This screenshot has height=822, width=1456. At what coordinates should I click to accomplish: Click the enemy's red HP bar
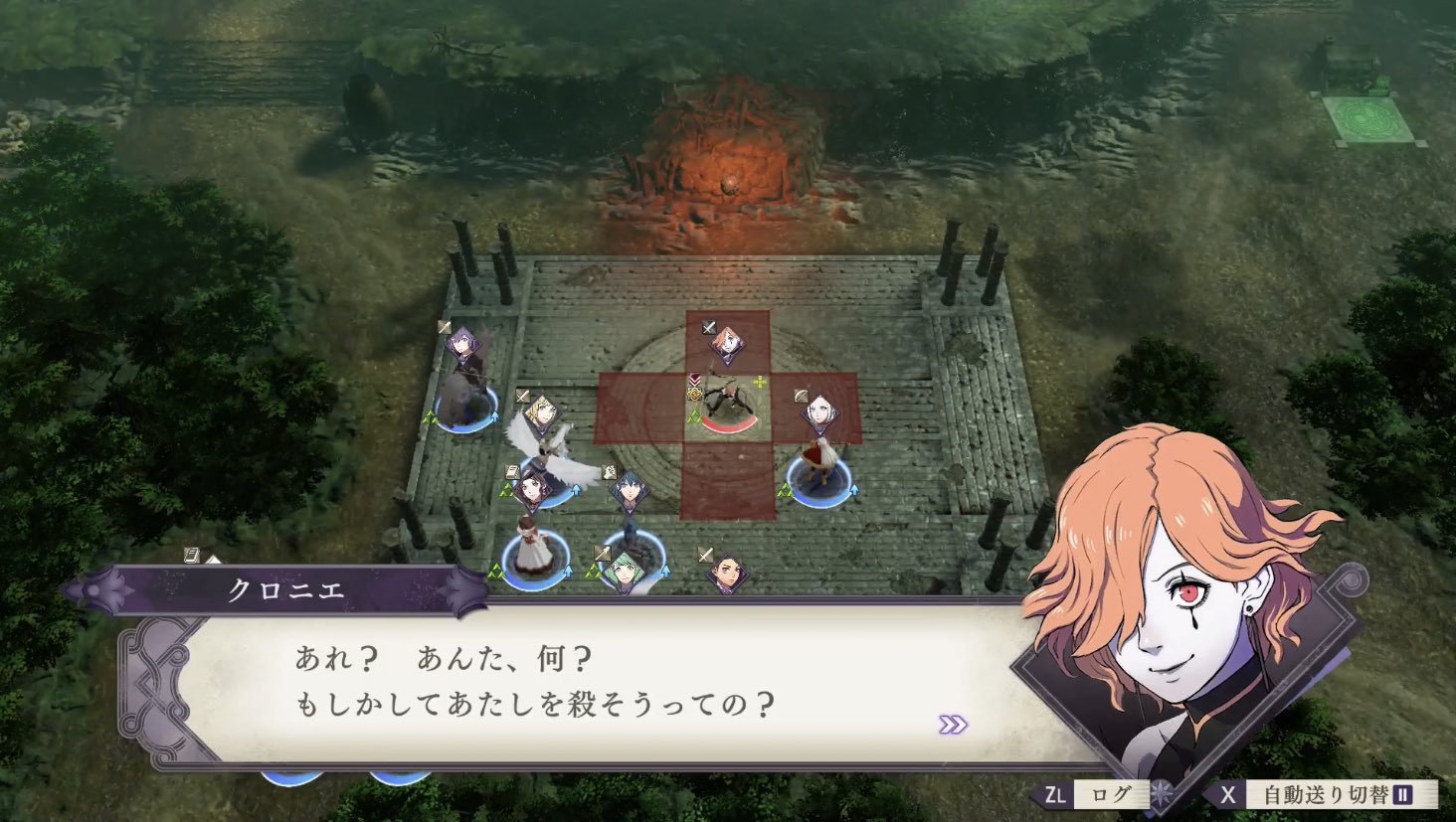click(x=728, y=423)
